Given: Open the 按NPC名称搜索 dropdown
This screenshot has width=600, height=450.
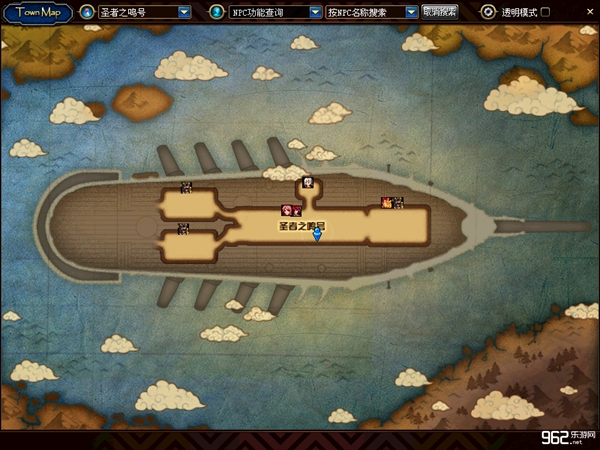Looking at the screenshot, I should coord(411,12).
